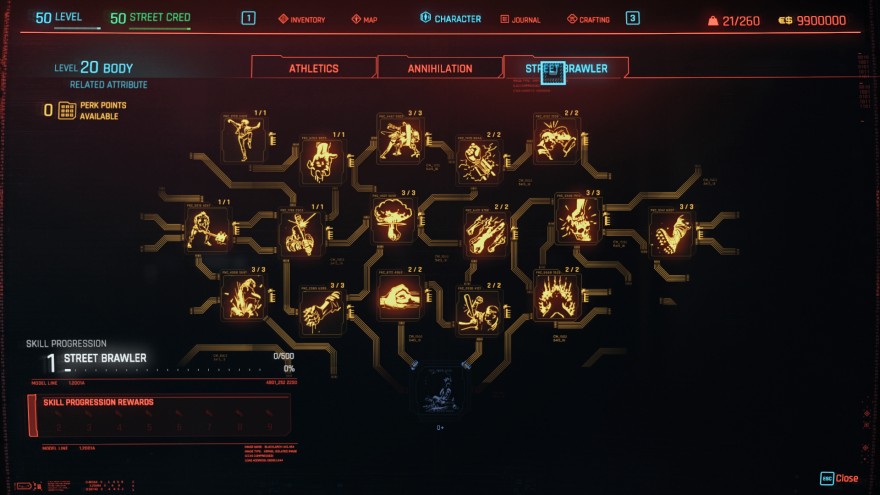The height and width of the screenshot is (495, 880).
Task: Select the Street Brawler tab
Action: 566,68
